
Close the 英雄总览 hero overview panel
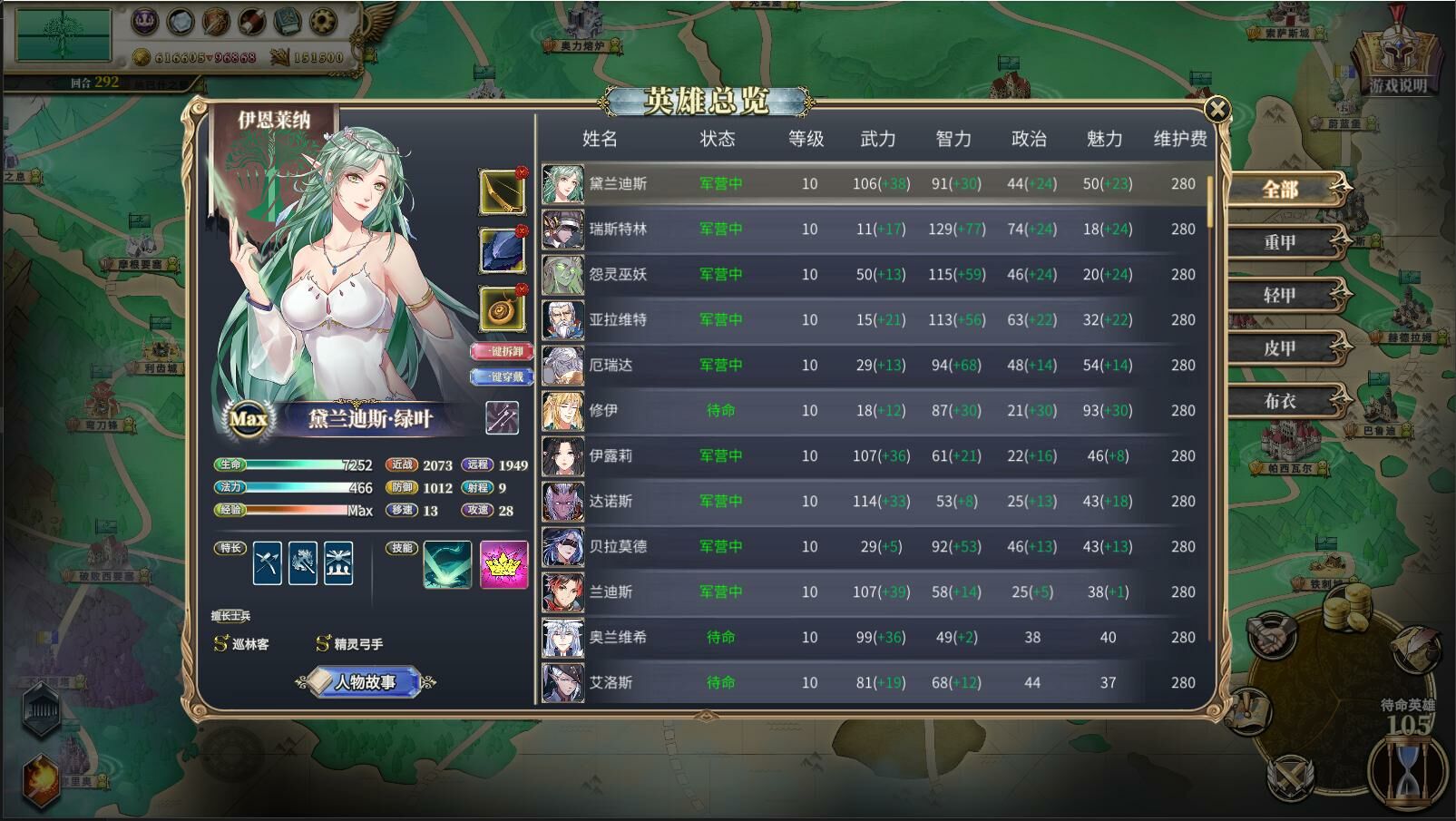click(x=1217, y=110)
